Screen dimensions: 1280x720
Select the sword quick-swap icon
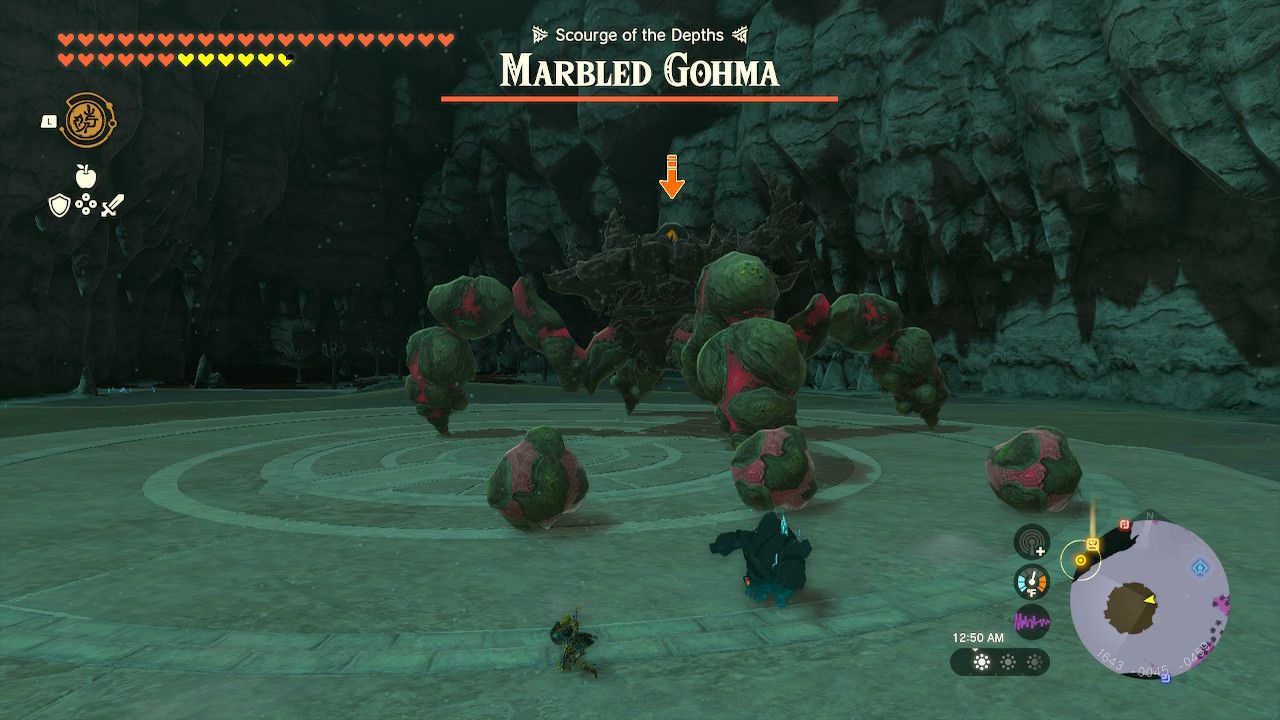112,206
